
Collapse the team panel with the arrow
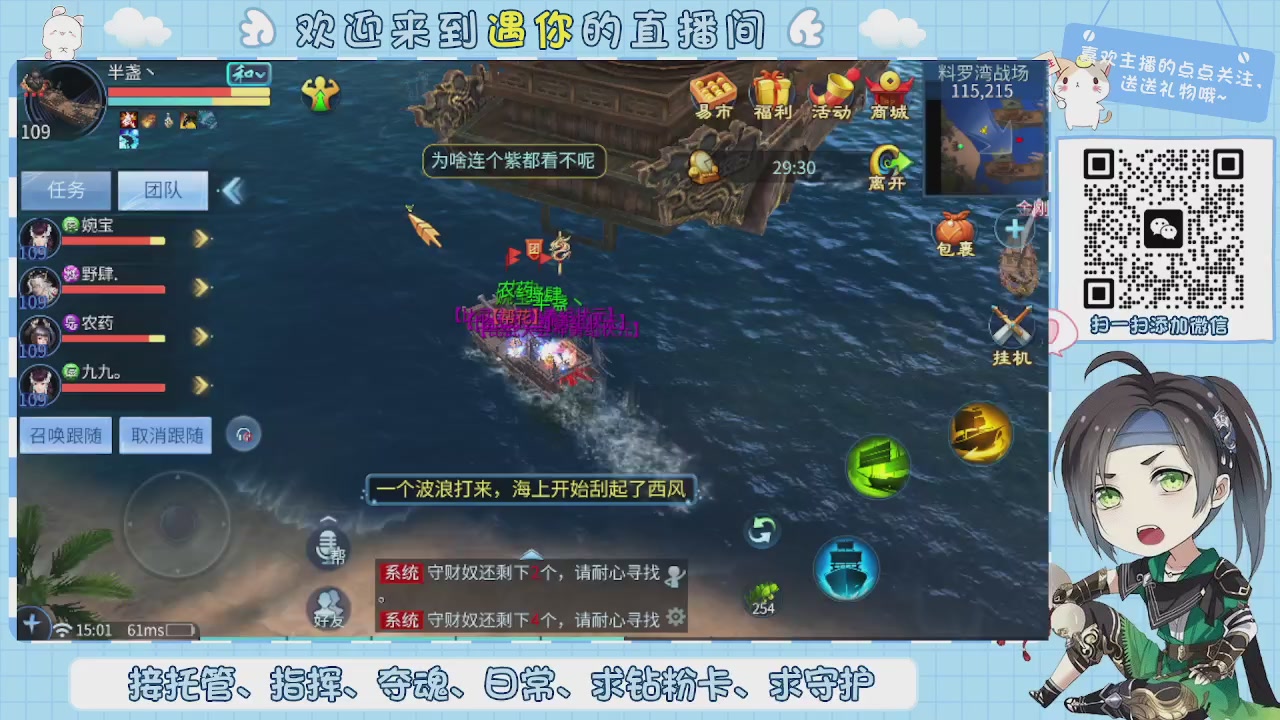[231, 190]
